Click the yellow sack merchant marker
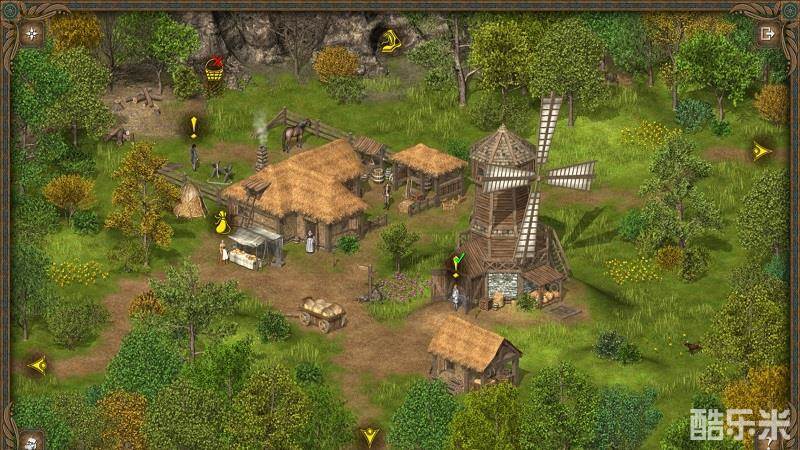This screenshot has width=800, height=450. point(221,224)
